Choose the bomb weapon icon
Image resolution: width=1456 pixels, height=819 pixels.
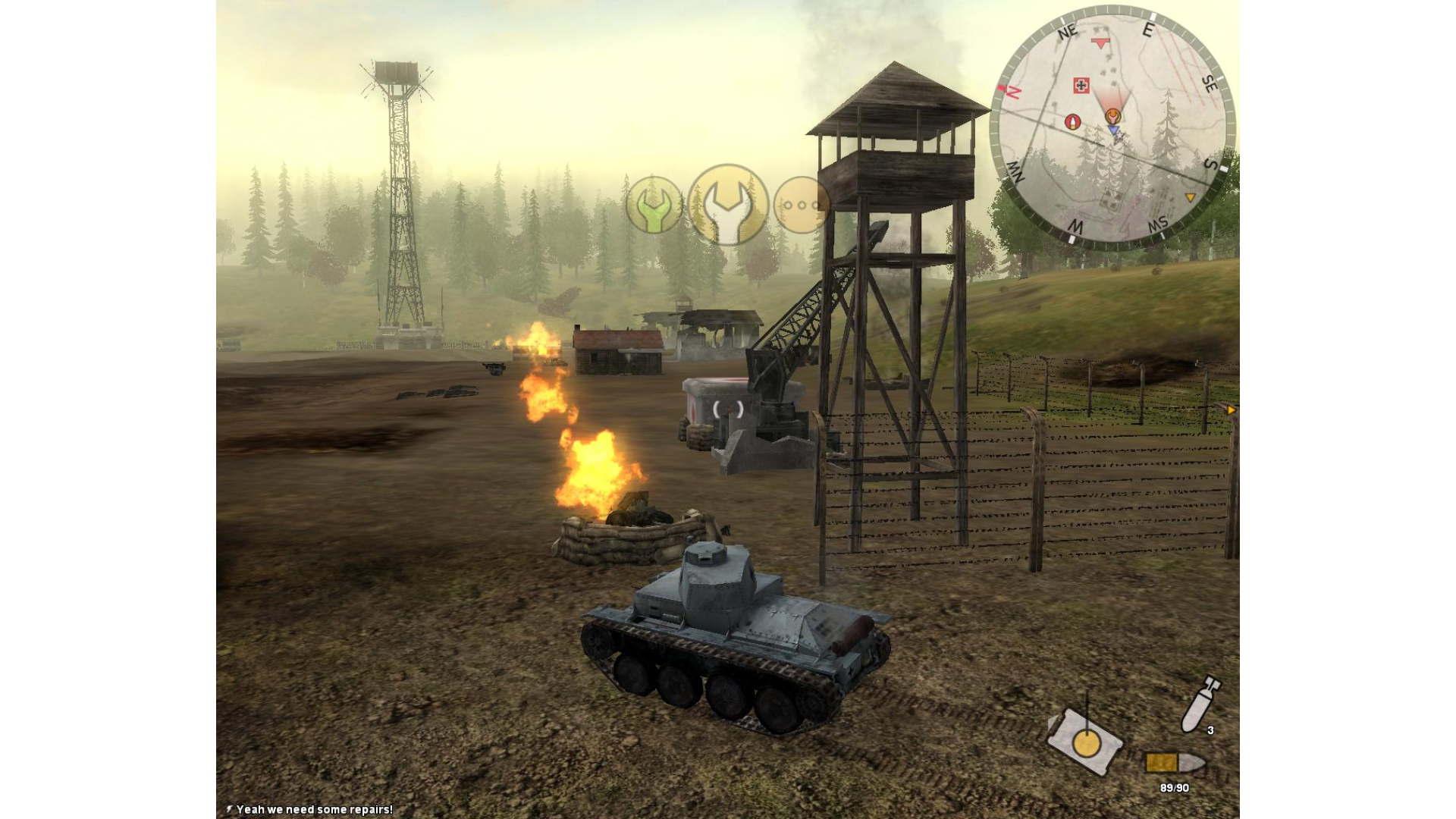[1200, 703]
